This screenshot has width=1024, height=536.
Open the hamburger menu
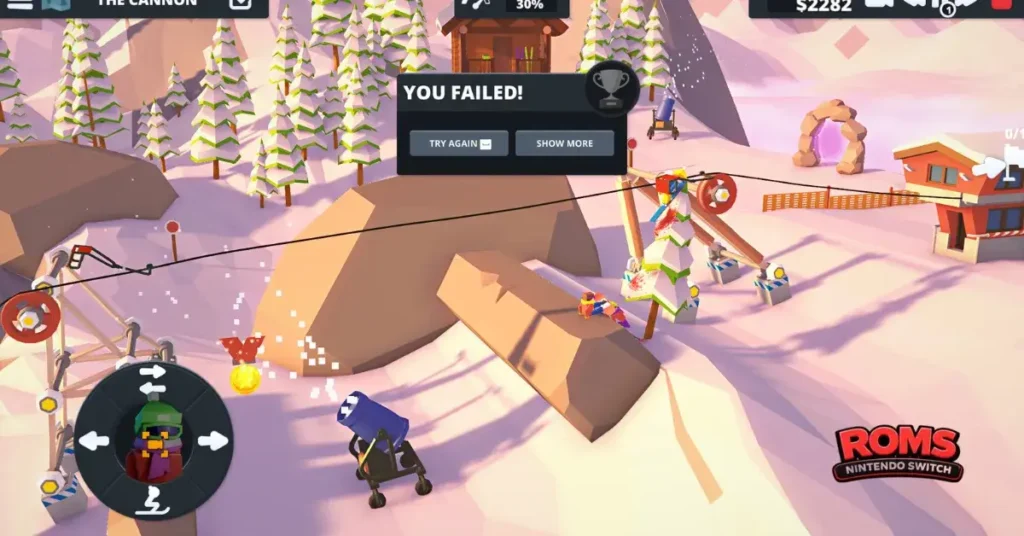(20, 4)
